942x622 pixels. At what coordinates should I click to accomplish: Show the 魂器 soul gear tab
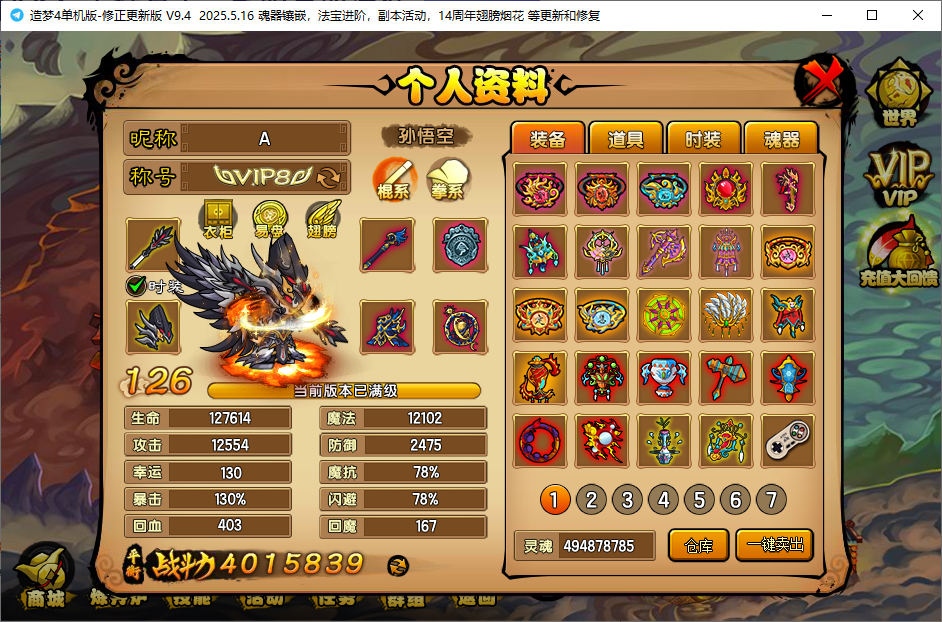pyautogui.click(x=782, y=139)
